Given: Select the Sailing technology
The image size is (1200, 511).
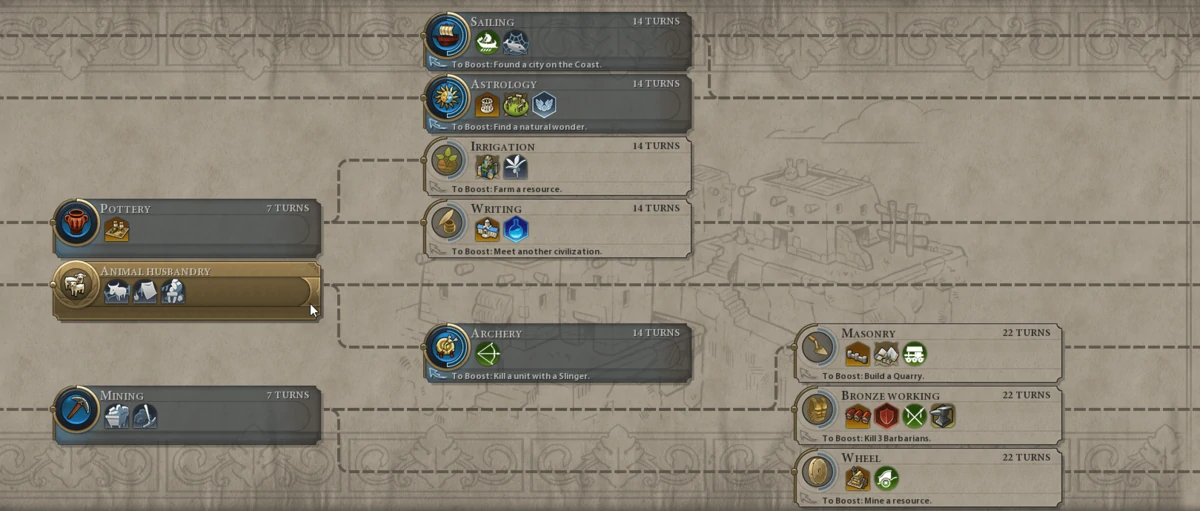Looking at the screenshot, I should point(558,42).
